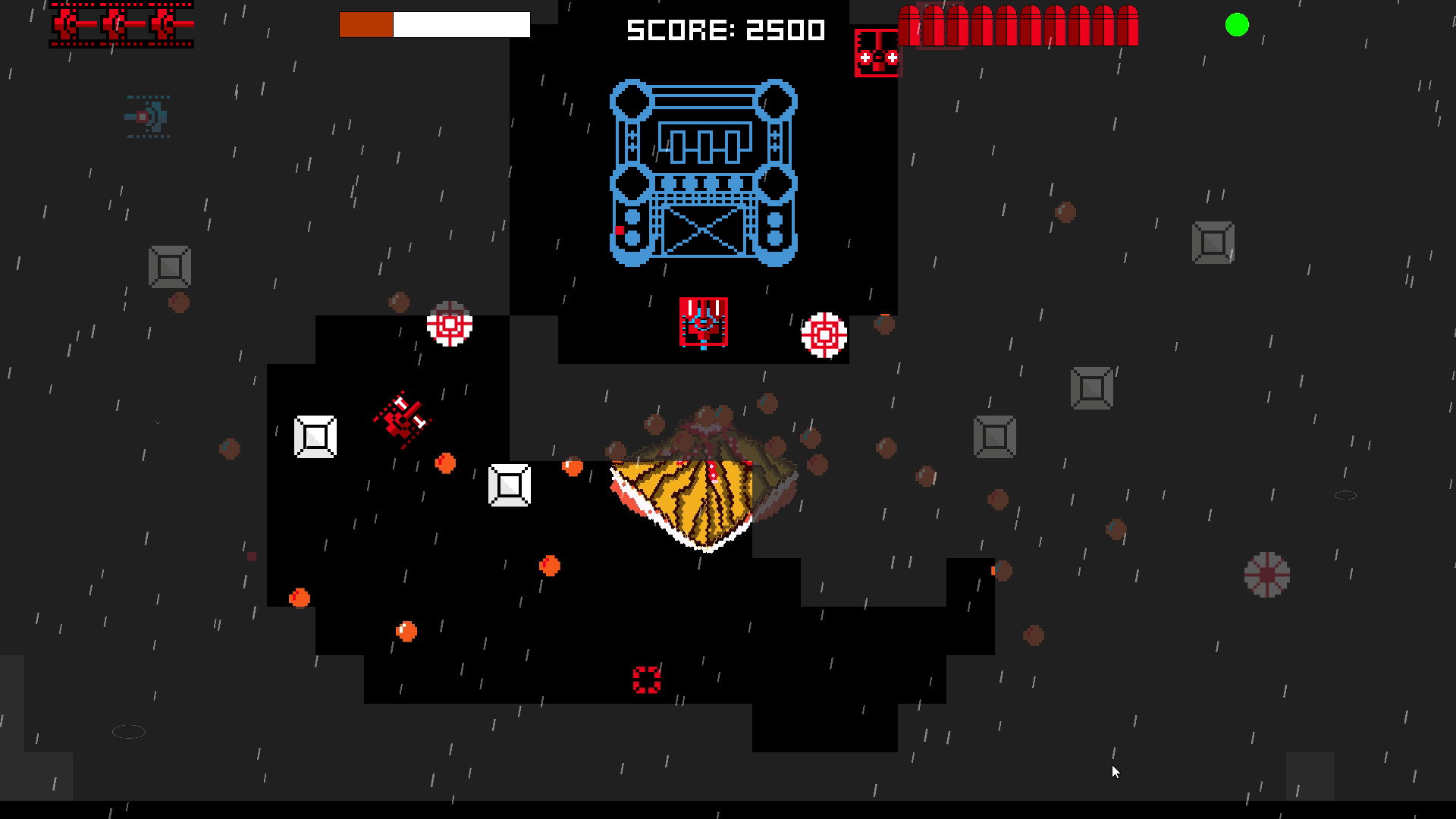Expand the white crate with square emblem
This screenshot has width=1456, height=819.
click(x=314, y=438)
